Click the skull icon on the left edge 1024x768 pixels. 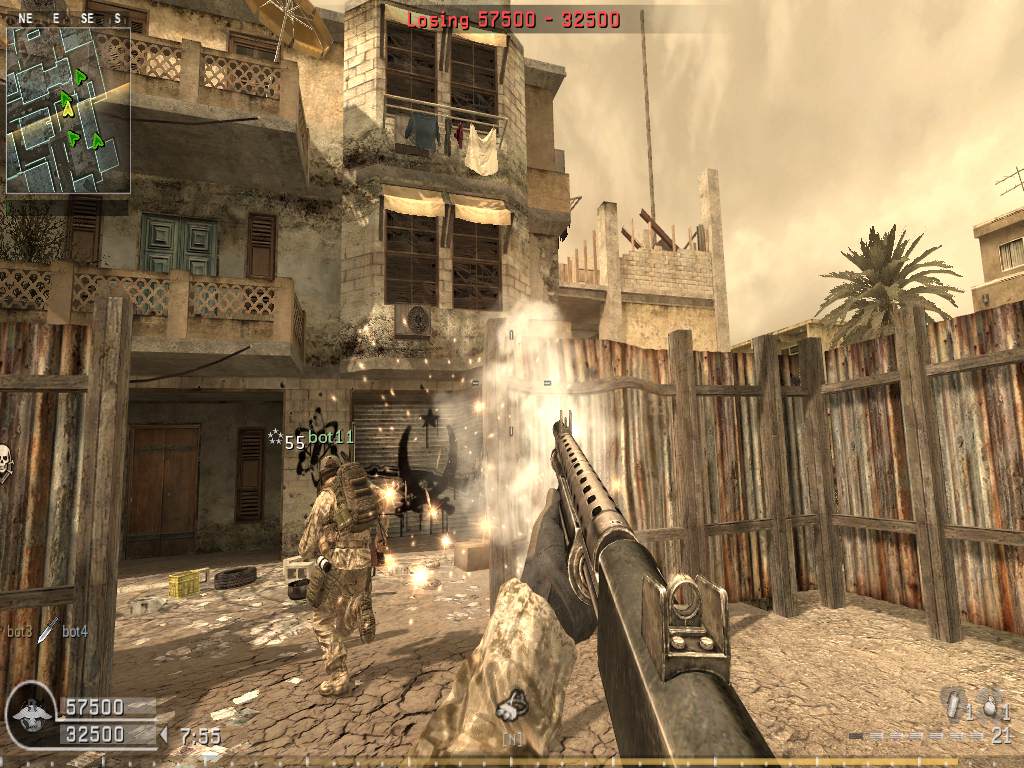point(4,463)
